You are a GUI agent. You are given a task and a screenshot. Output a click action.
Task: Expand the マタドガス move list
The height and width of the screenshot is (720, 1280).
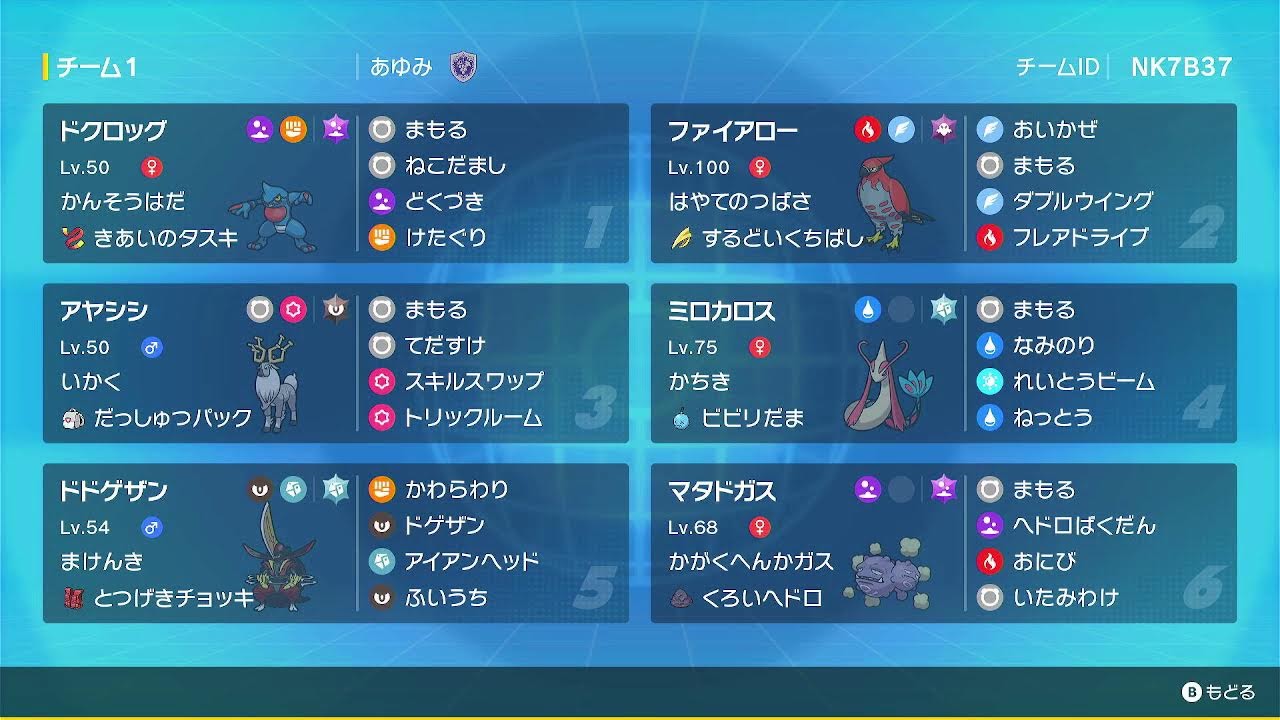[1060, 545]
